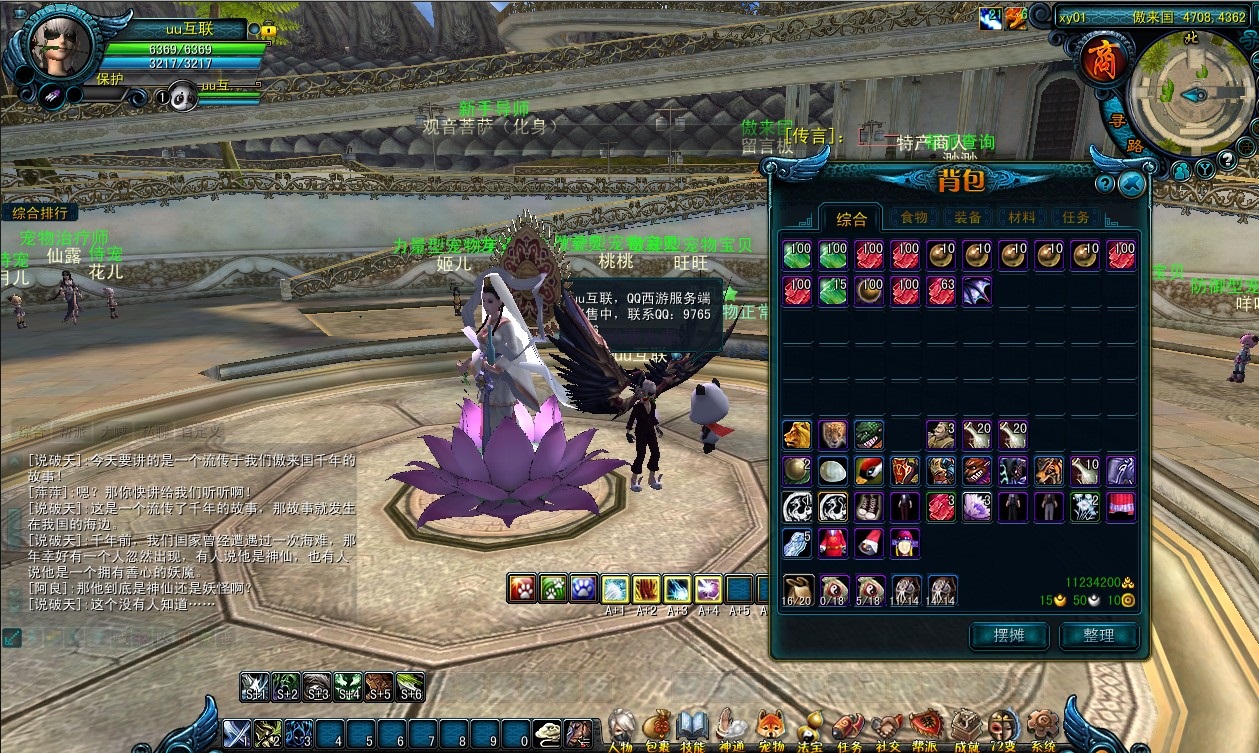Activate 寻路 pathfinding beside the minimap
Screen dimensions: 1259x753
click(1123, 133)
